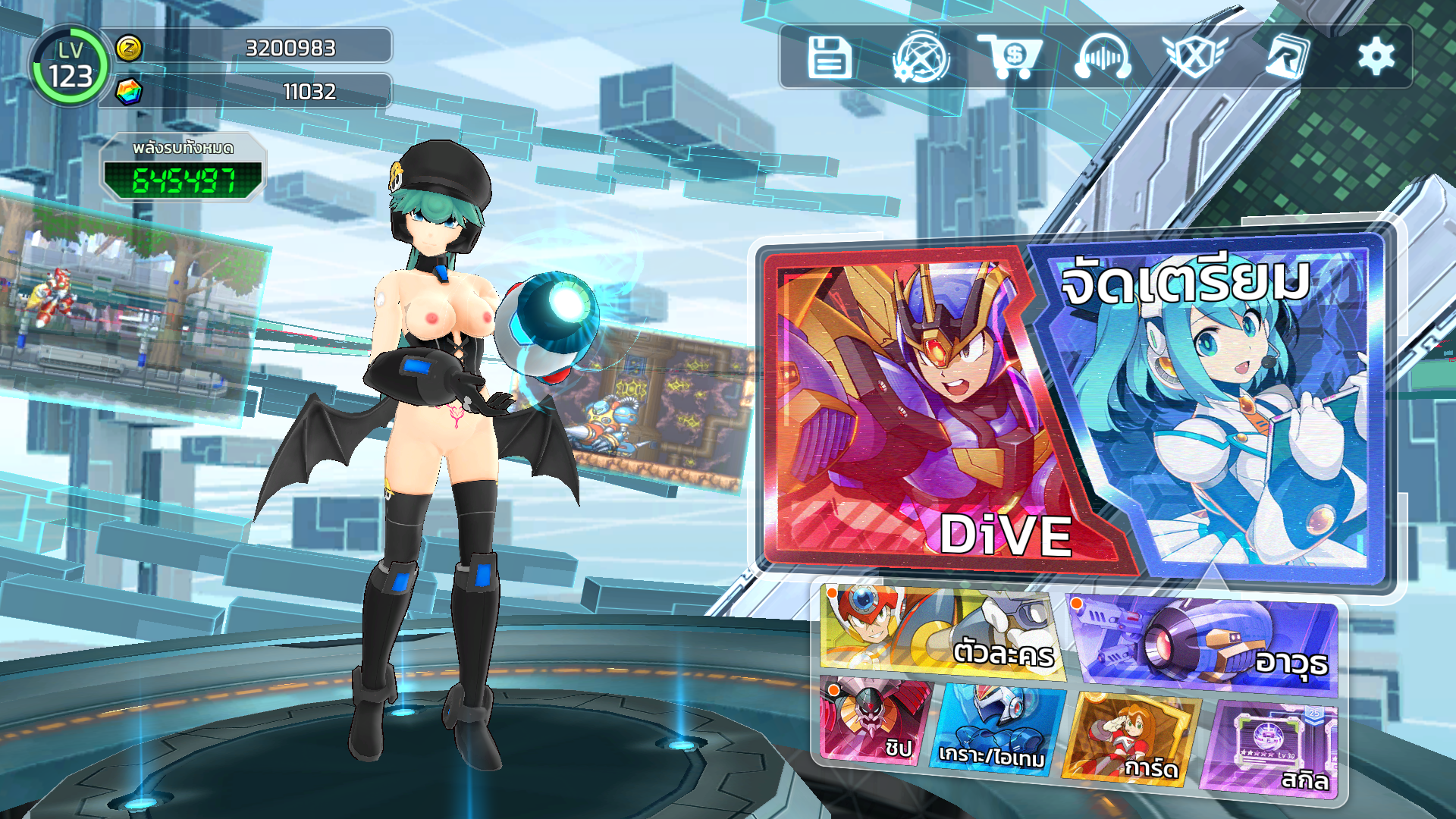Open the settings gear menu
Image resolution: width=1456 pixels, height=819 pixels.
(x=1376, y=57)
